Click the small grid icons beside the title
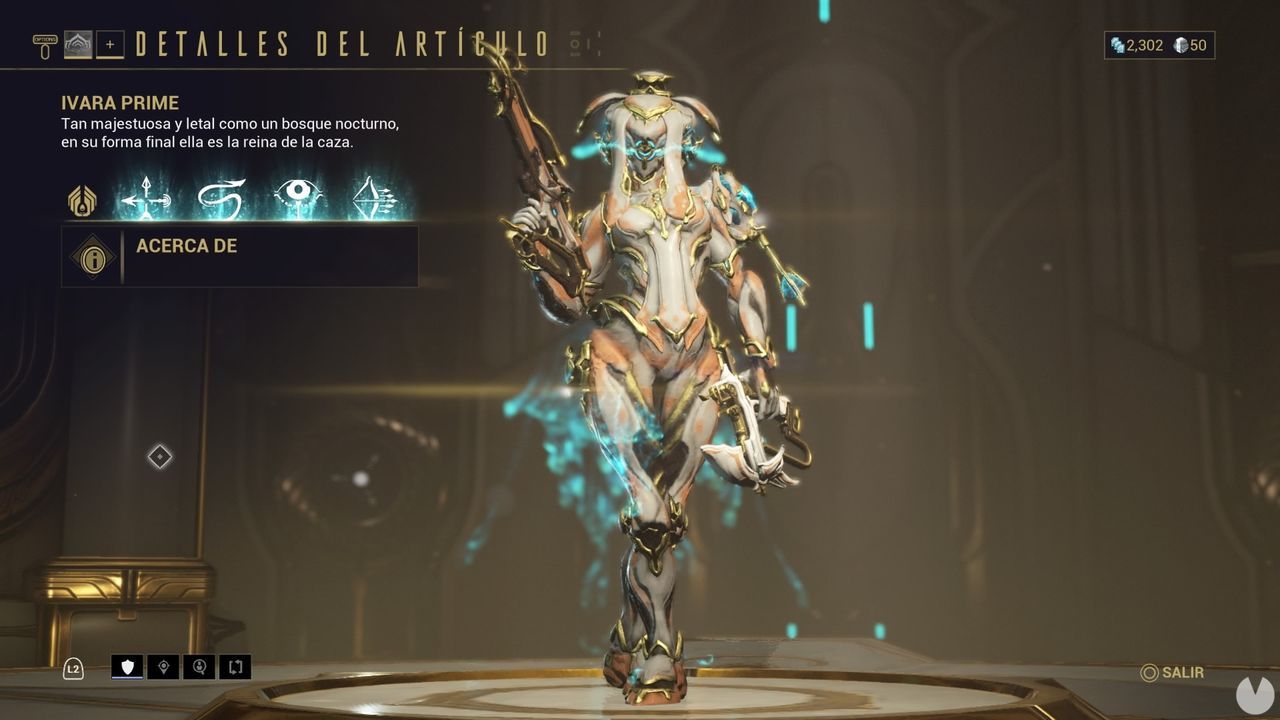1280x720 pixels. (583, 42)
